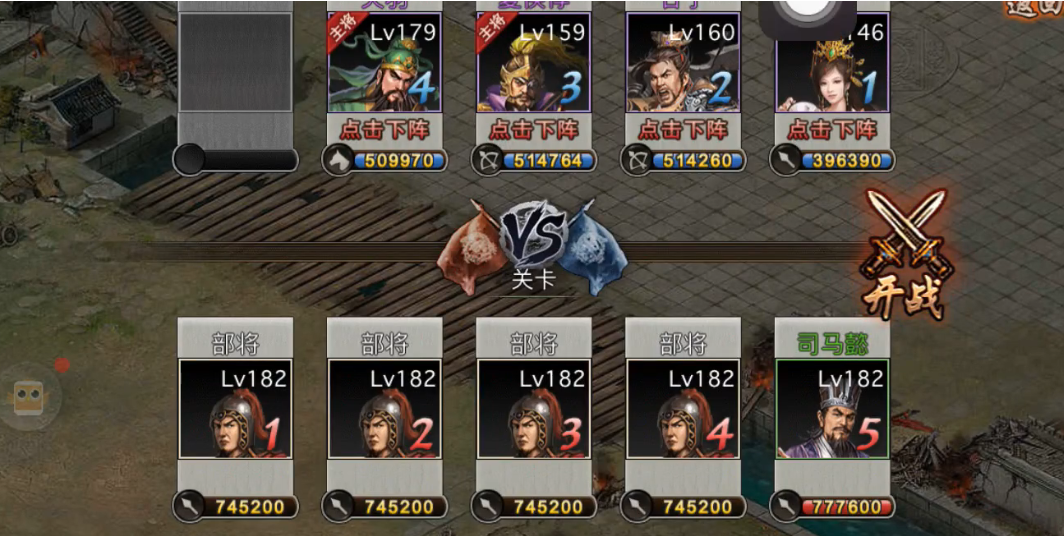Open the floating owl assistant bubble
Image resolution: width=1064 pixels, height=536 pixels.
[27, 398]
